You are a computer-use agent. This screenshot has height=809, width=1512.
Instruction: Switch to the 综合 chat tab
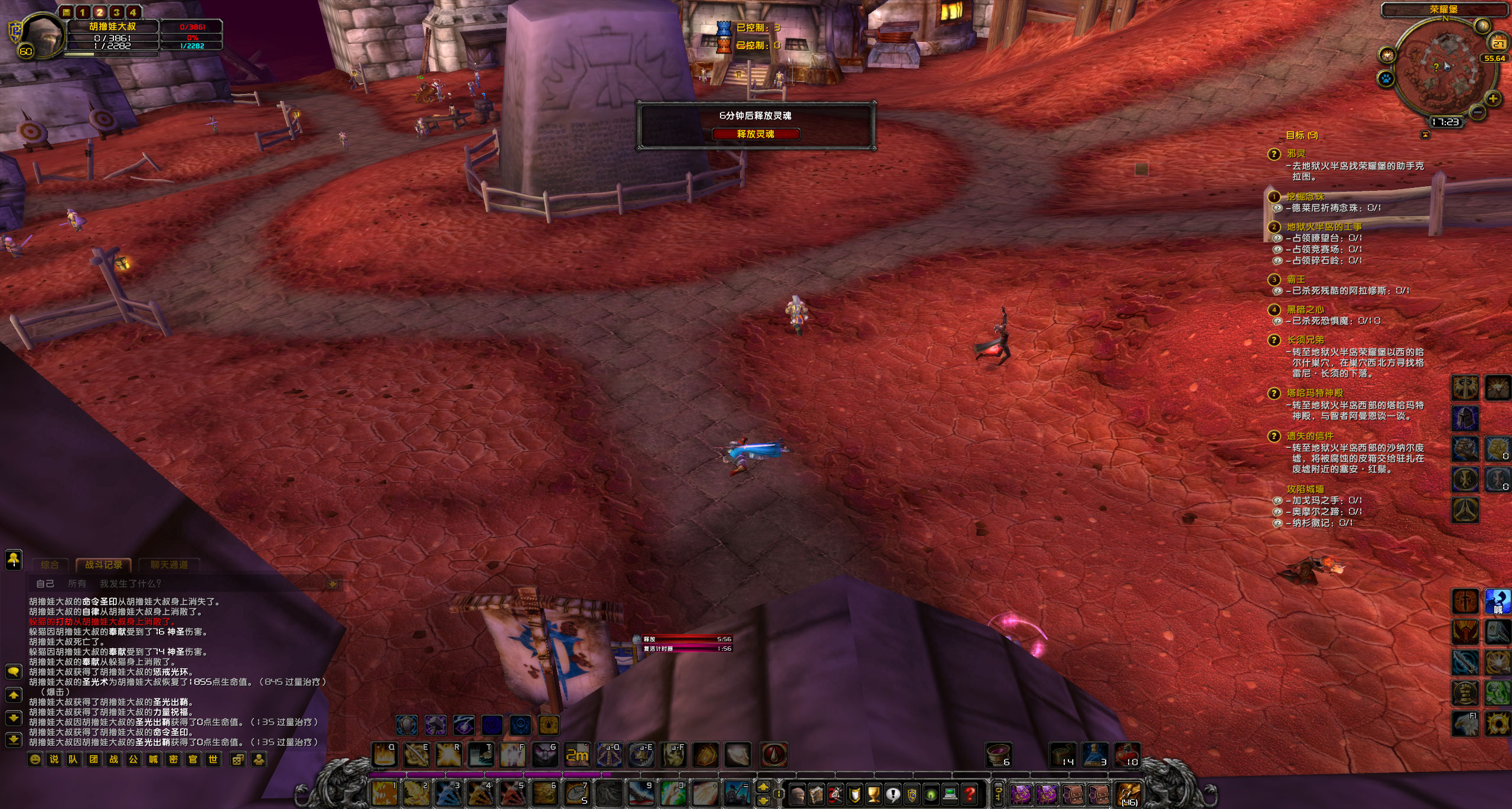pos(50,564)
